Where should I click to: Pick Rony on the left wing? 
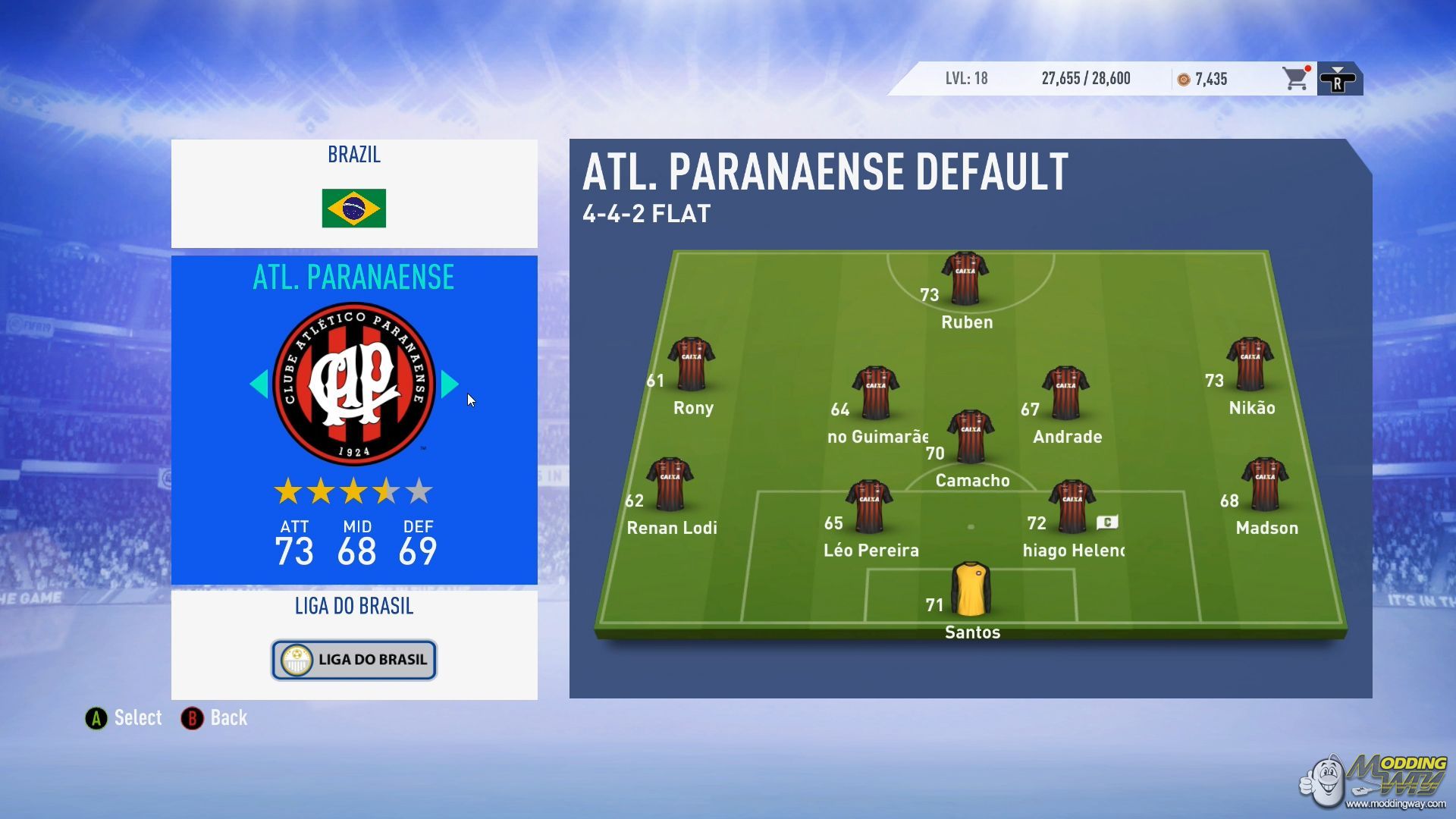(691, 364)
